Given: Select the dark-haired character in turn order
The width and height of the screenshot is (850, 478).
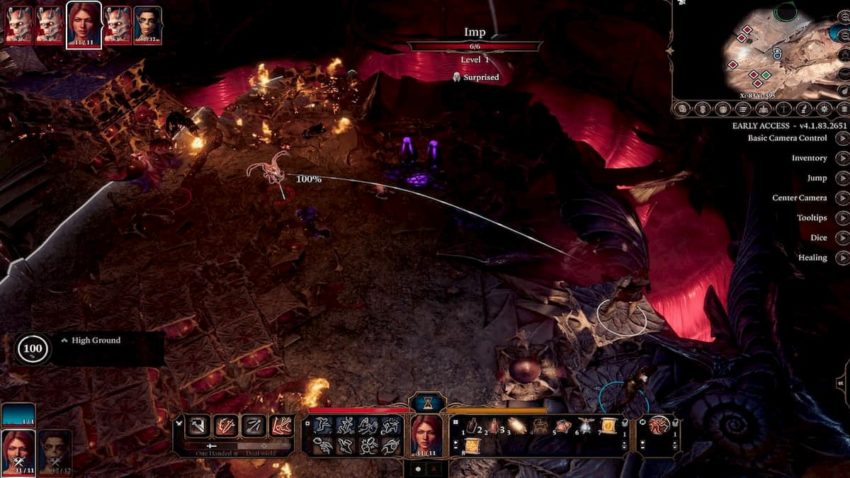Looking at the screenshot, I should click(147, 24).
